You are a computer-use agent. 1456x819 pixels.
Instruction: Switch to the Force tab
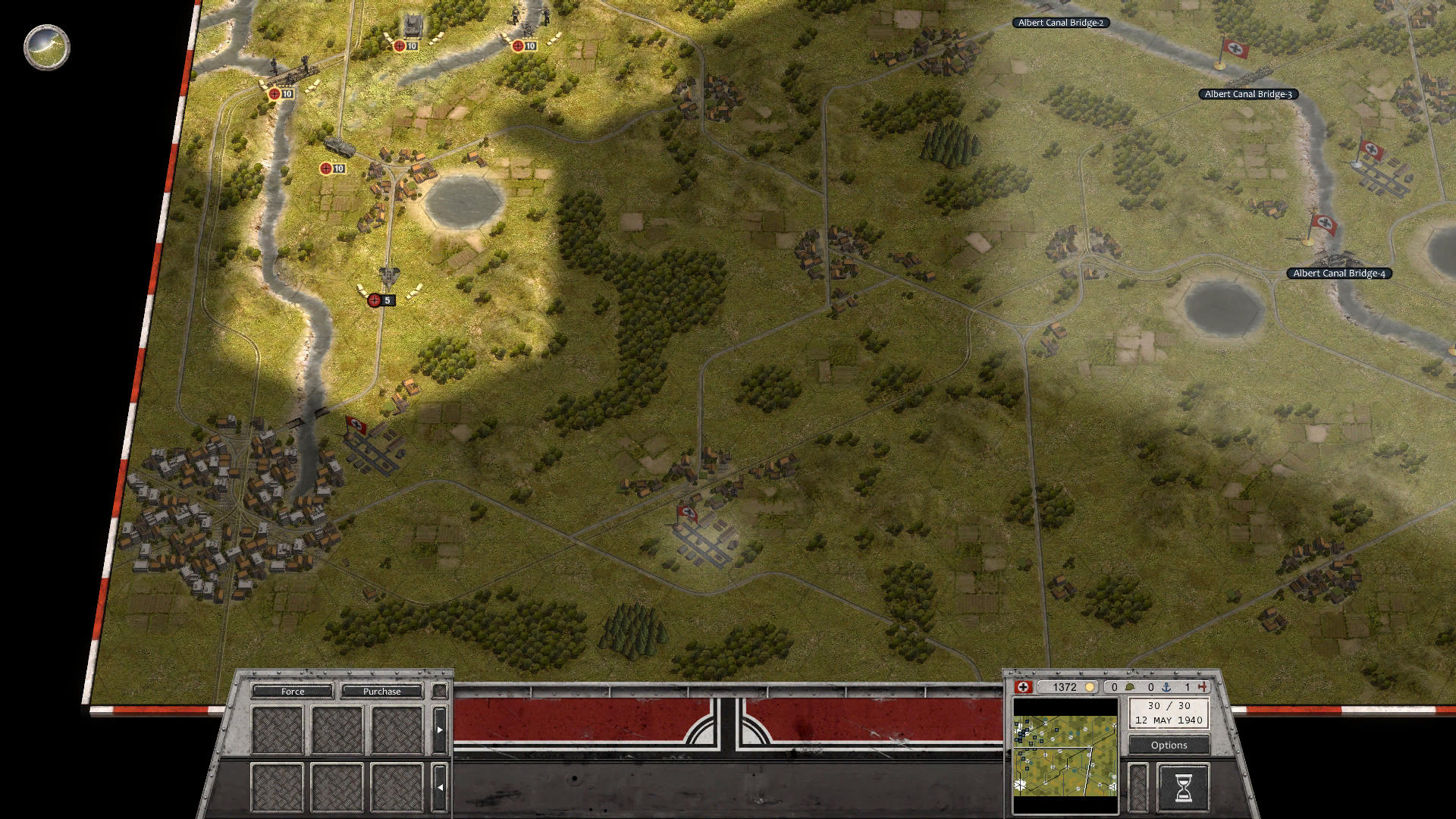[x=292, y=691]
